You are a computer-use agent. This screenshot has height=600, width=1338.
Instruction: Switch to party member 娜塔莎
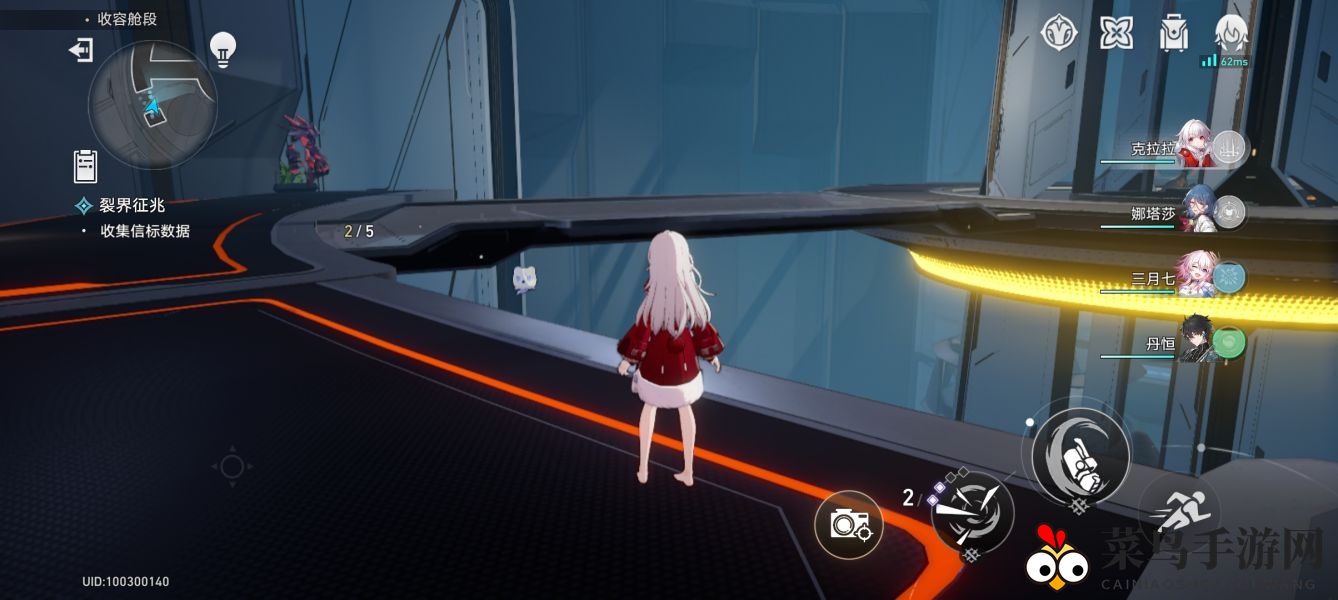click(x=1198, y=212)
